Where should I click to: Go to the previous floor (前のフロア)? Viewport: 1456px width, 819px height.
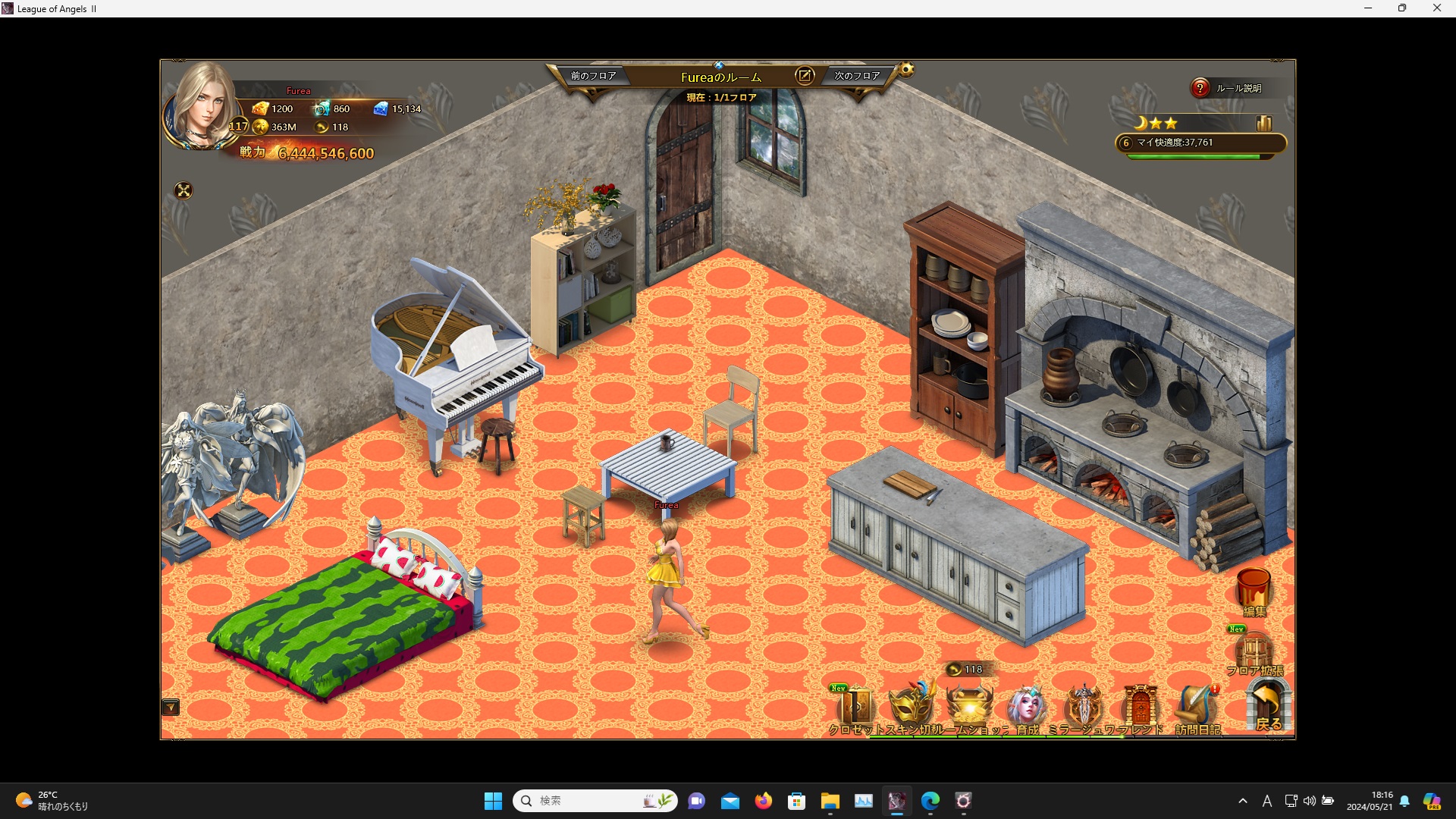tap(593, 76)
